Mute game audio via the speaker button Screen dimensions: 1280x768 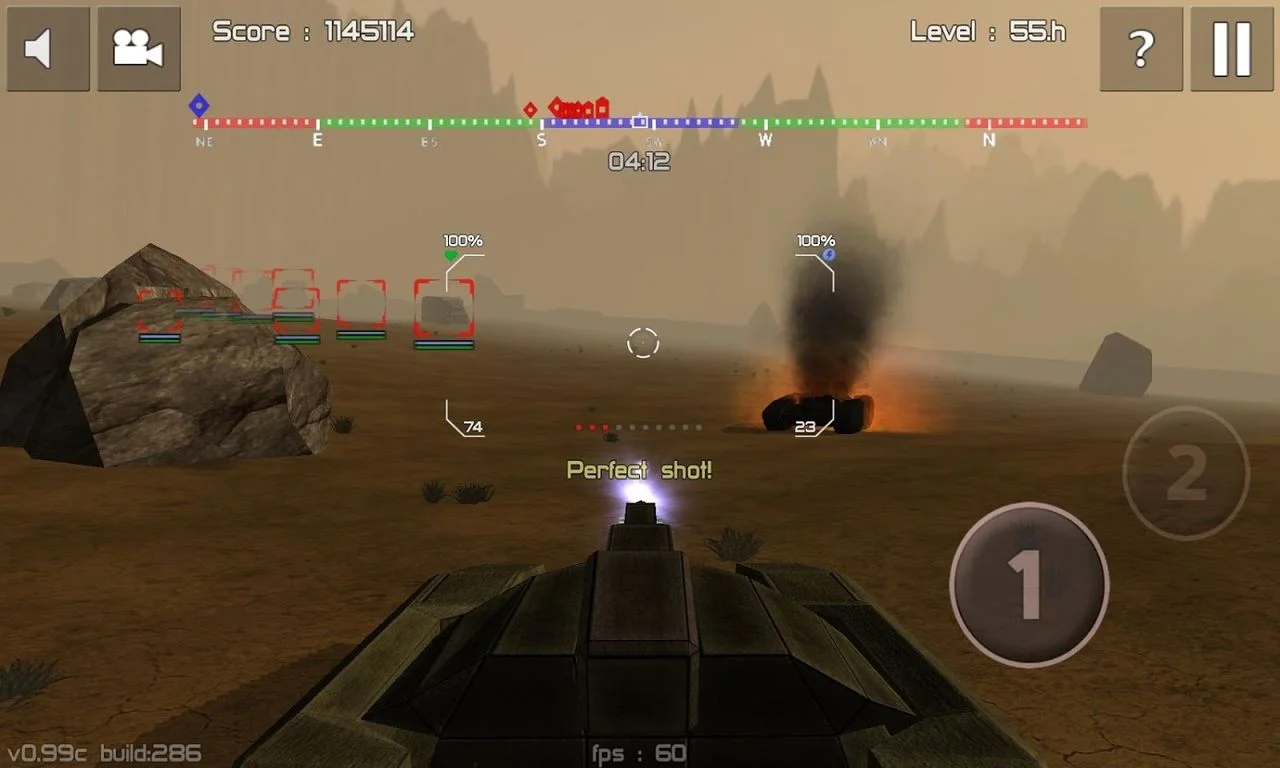(47, 48)
